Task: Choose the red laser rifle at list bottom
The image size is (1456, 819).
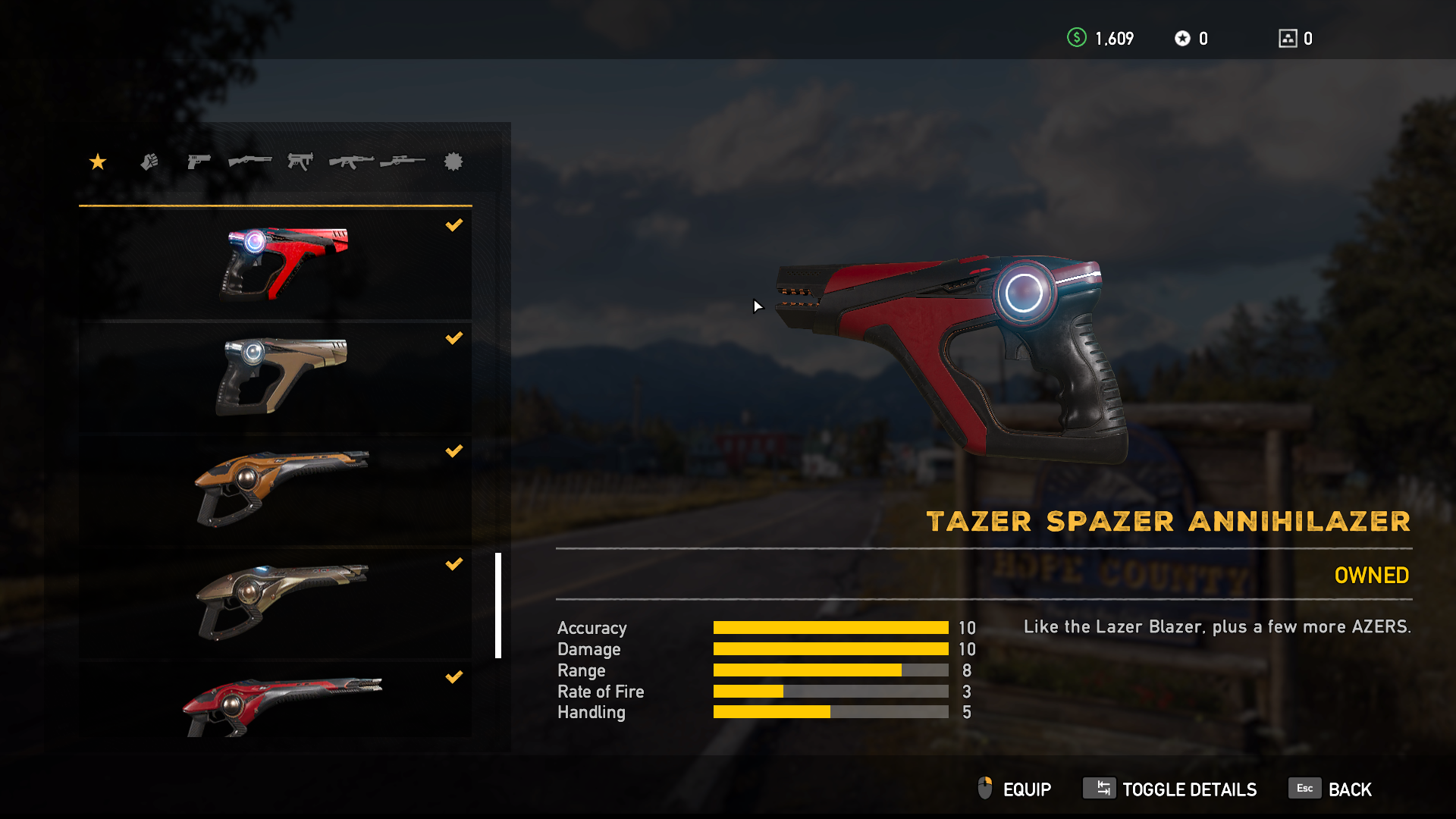Action: [x=276, y=701]
